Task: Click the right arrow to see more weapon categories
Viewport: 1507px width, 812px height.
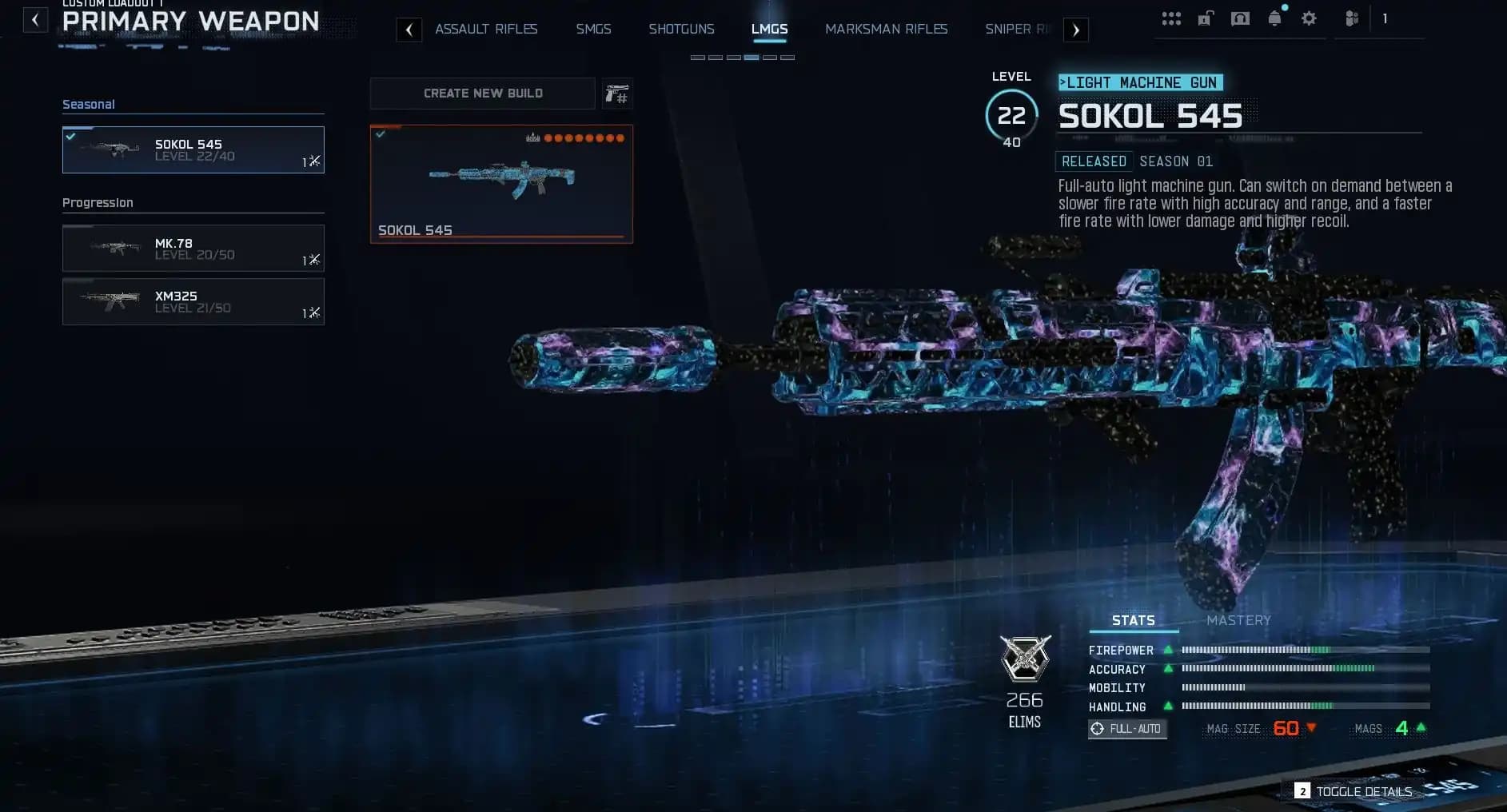Action: click(1076, 29)
